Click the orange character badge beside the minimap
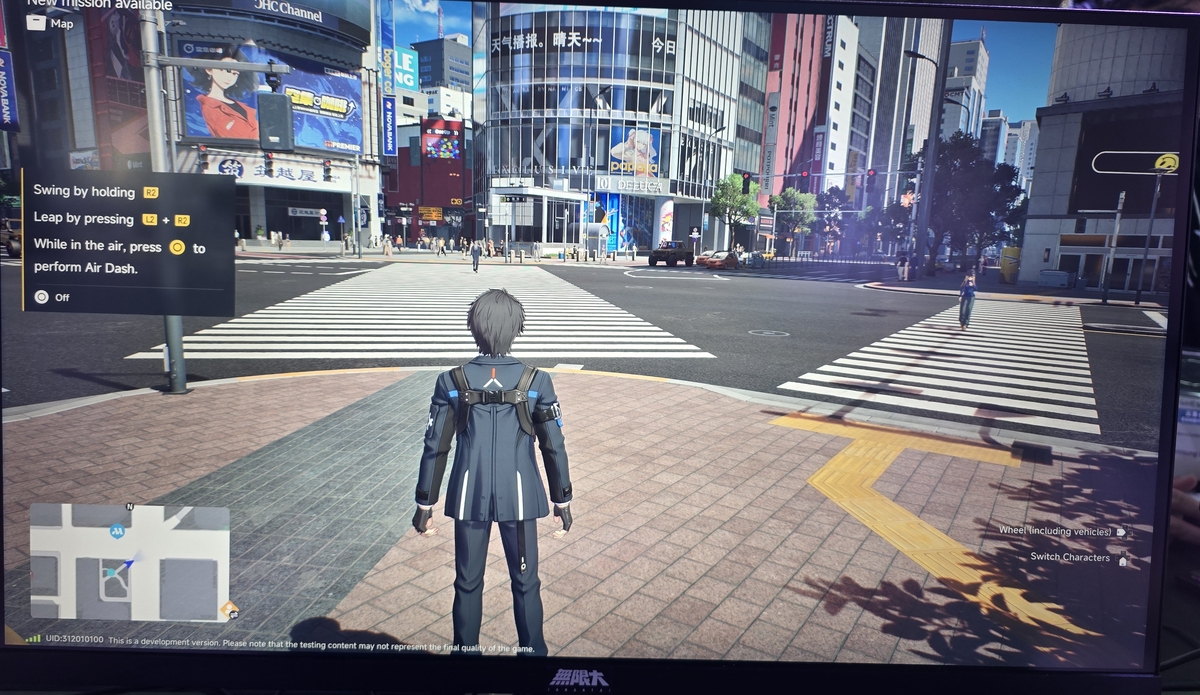 click(230, 608)
